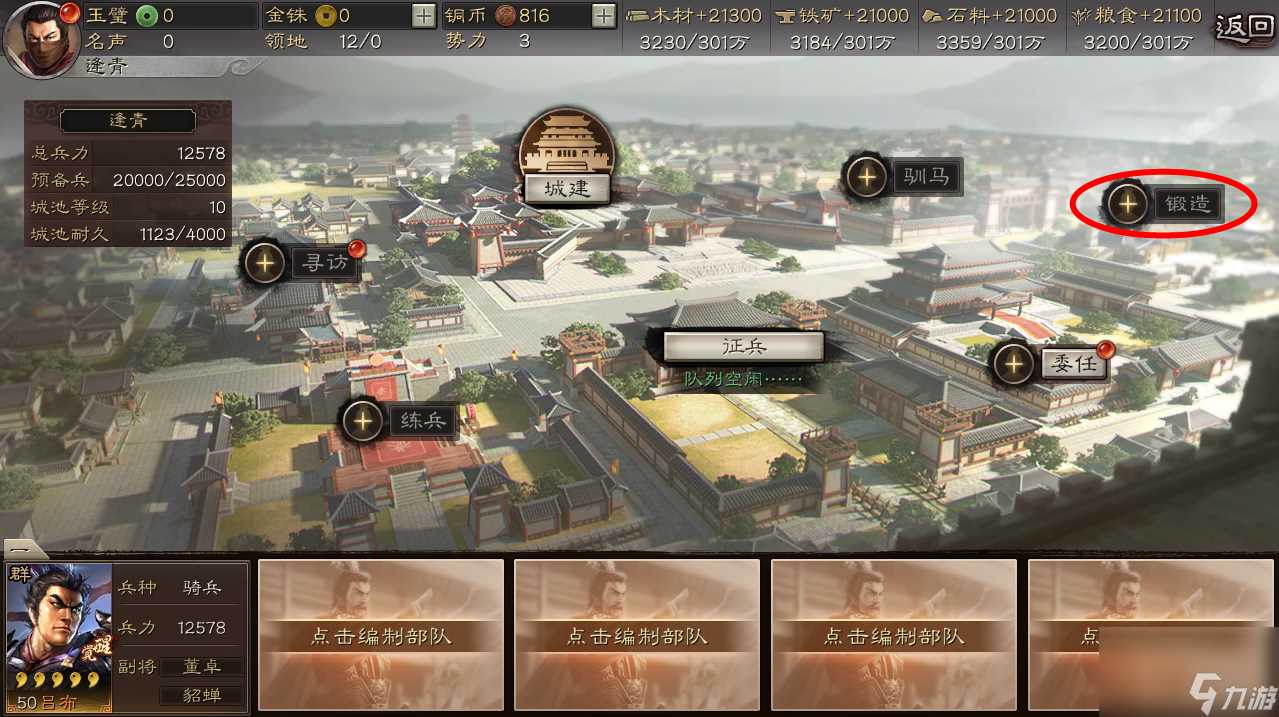1279x717 pixels.
Task: Click the 征兵 conscription button
Action: (x=743, y=346)
